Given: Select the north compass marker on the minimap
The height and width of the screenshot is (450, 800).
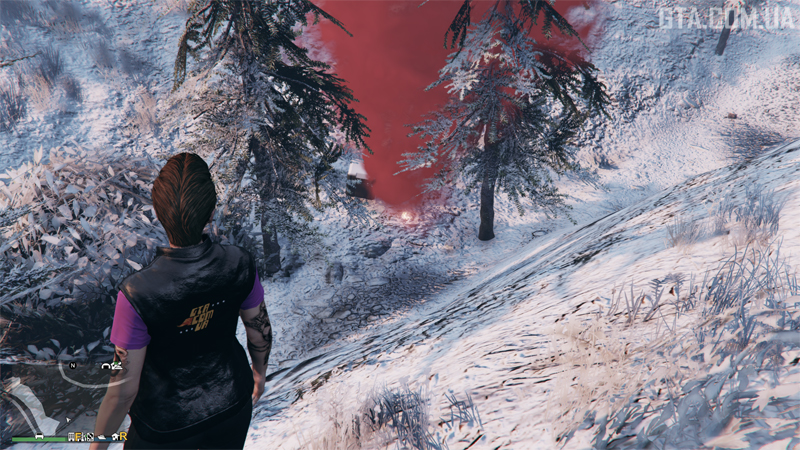Looking at the screenshot, I should point(73,365).
